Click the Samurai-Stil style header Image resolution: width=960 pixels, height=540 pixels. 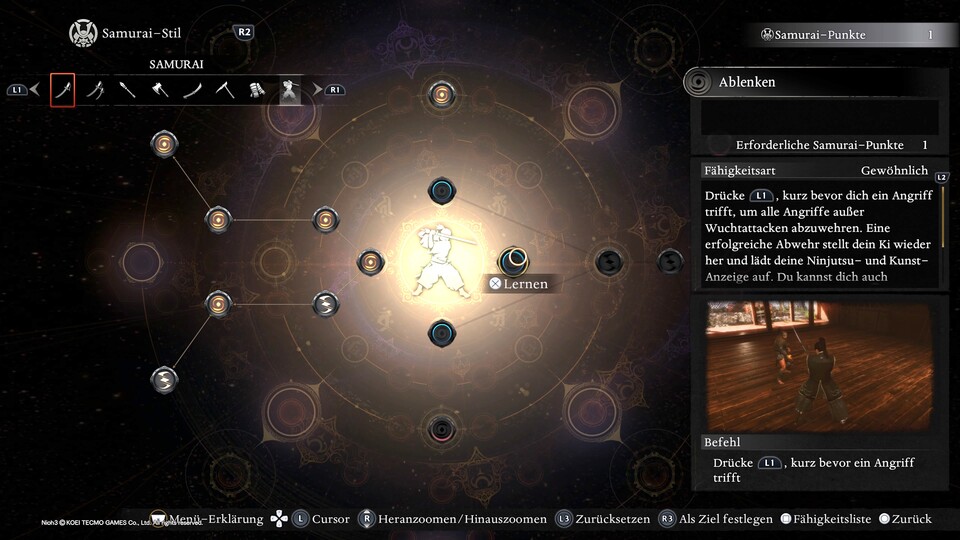[140, 34]
